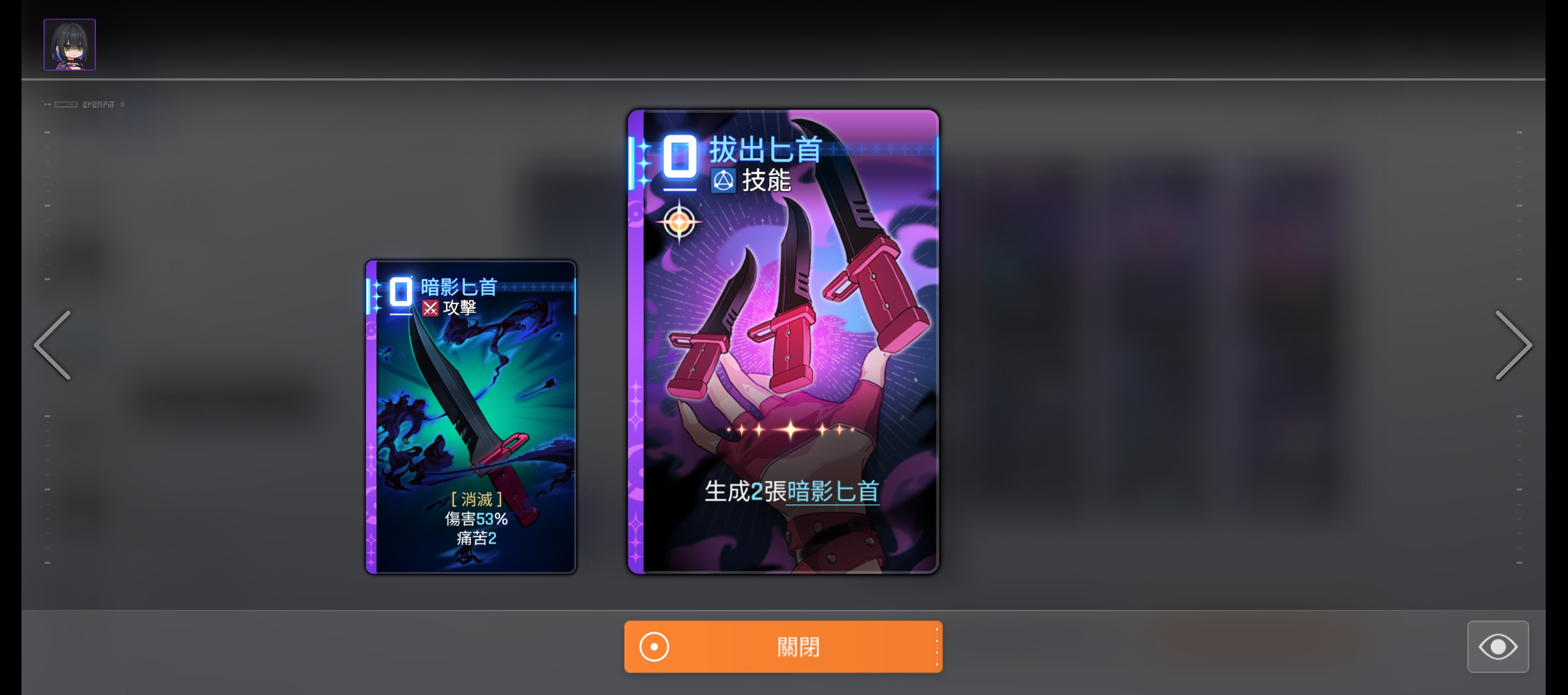
Task: Select the 暗影匕首 attack card
Action: coord(470,416)
